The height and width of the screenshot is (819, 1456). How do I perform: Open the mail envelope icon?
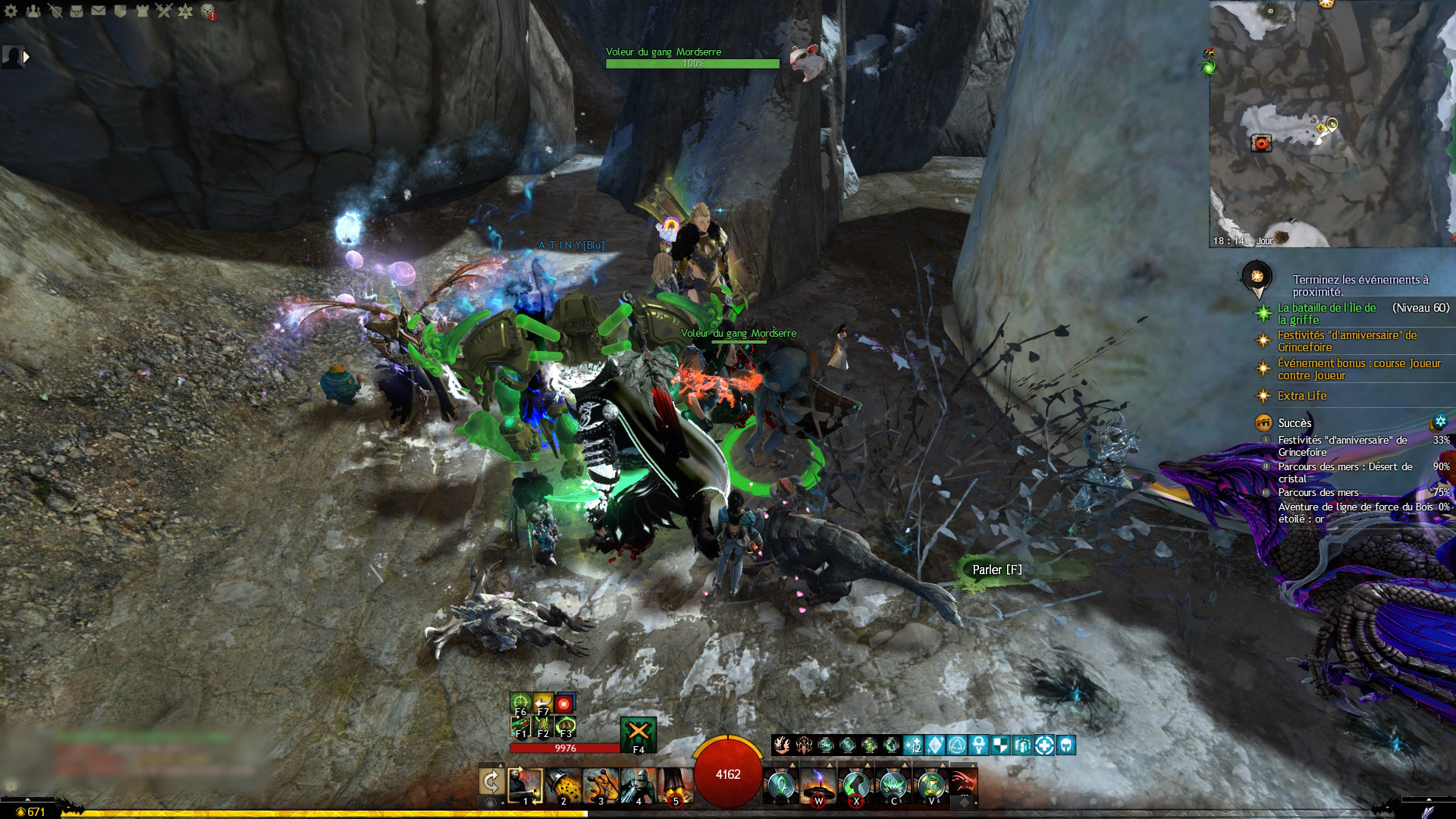99,11
